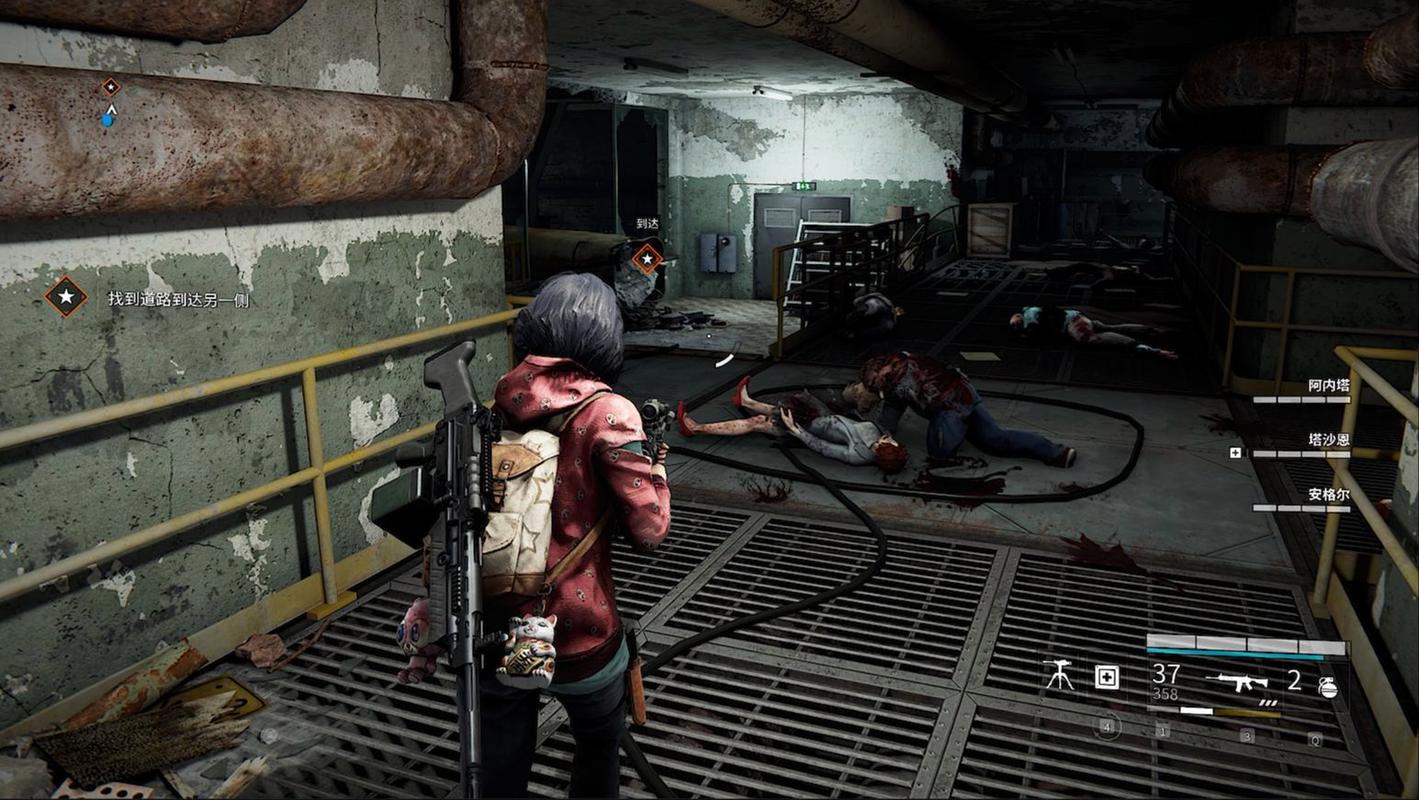This screenshot has height=800, width=1419.
Task: Click the medkit indicator beside 塔沙恩
Action: [1236, 453]
